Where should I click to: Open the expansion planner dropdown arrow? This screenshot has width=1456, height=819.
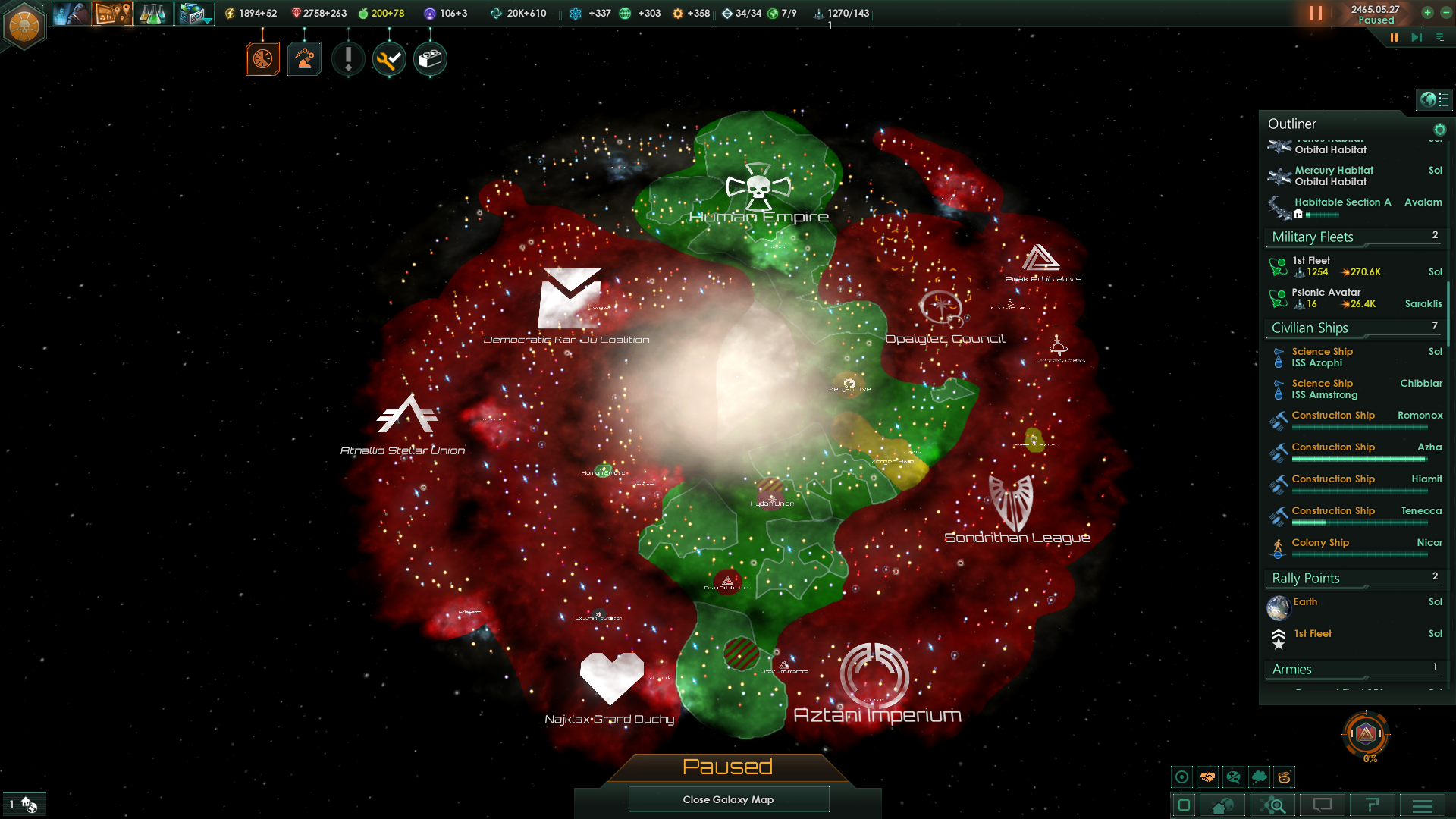point(206,20)
